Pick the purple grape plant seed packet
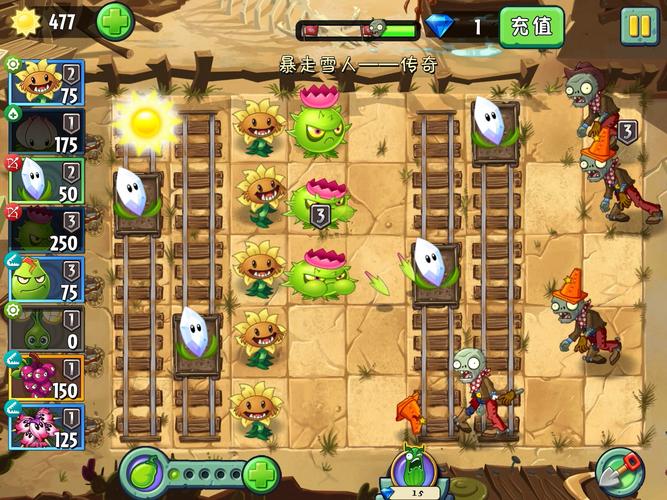The height and width of the screenshot is (500, 667). [46, 377]
